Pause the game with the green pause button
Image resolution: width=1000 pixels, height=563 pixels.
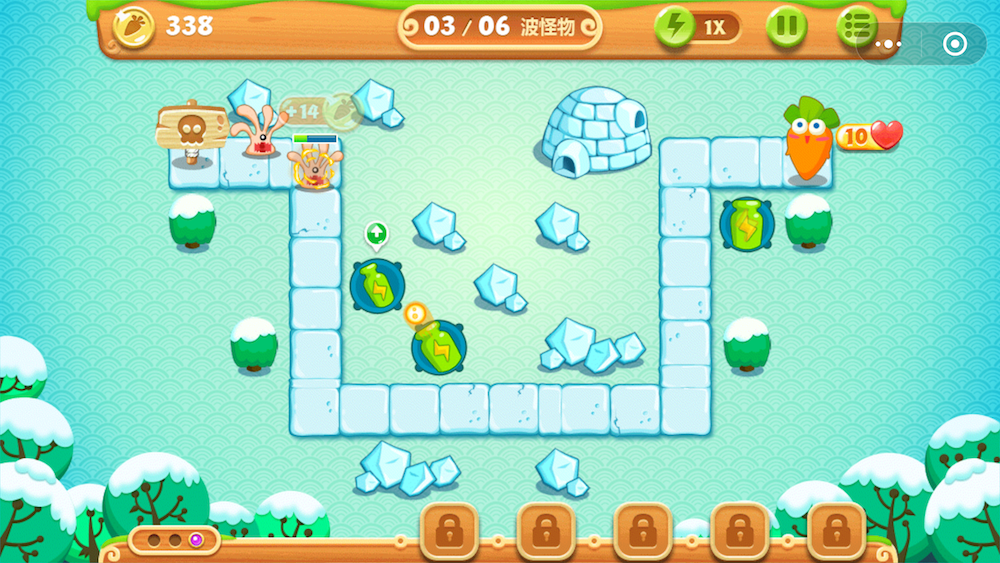click(x=786, y=27)
